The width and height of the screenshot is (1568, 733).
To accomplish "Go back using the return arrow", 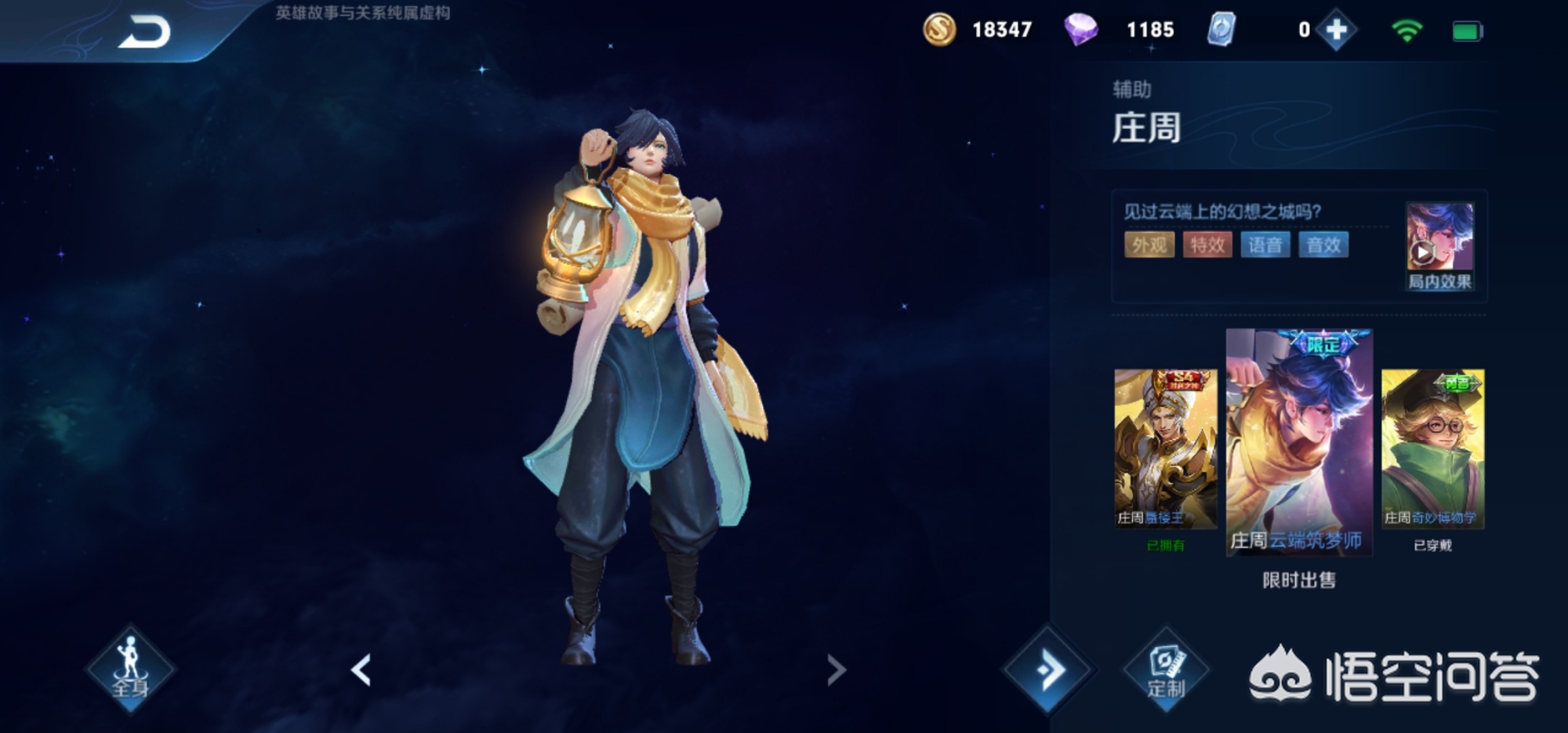I will pyautogui.click(x=144, y=33).
